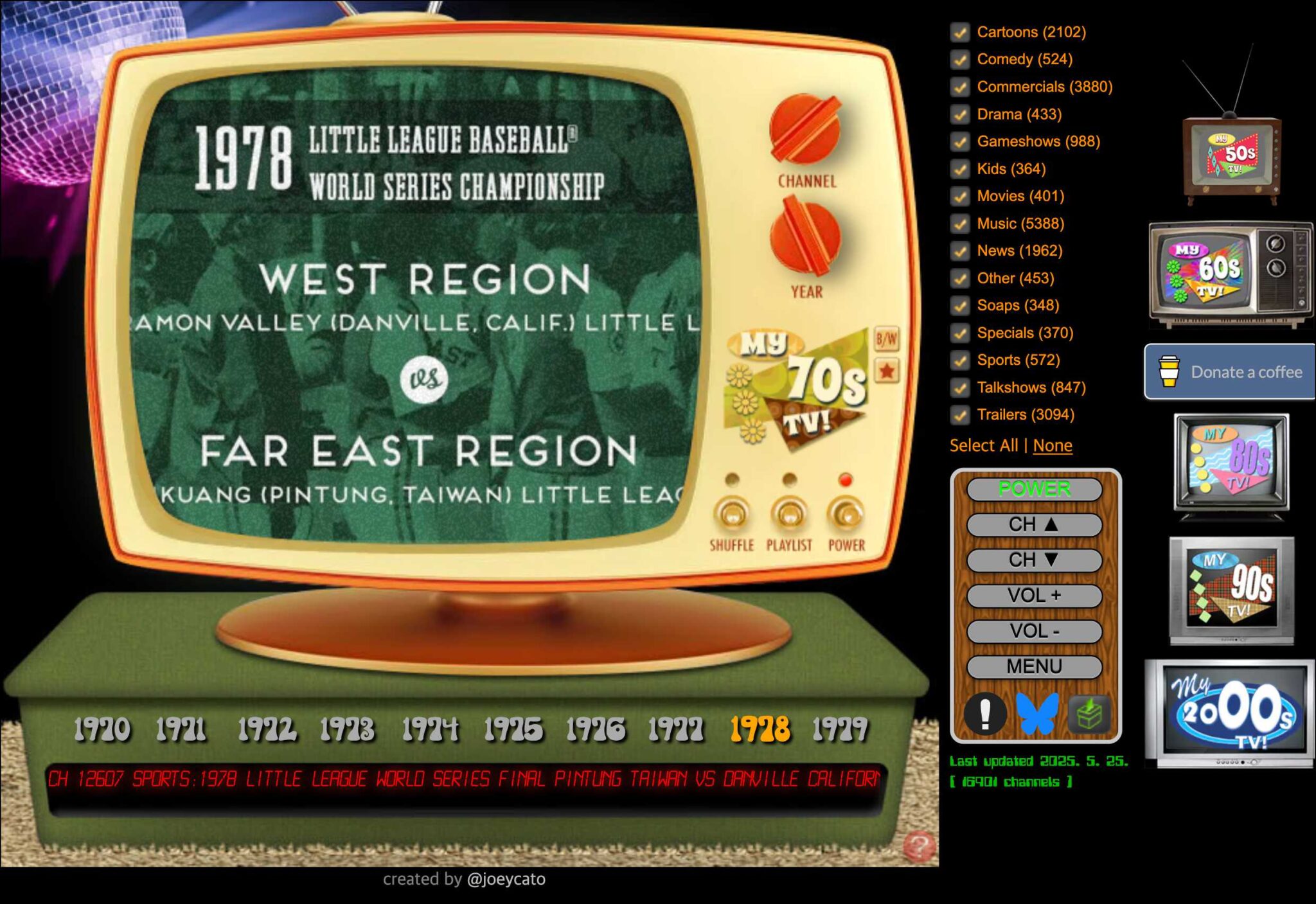Uncheck the Music category
Viewport: 1316px width, 904px height.
959,224
